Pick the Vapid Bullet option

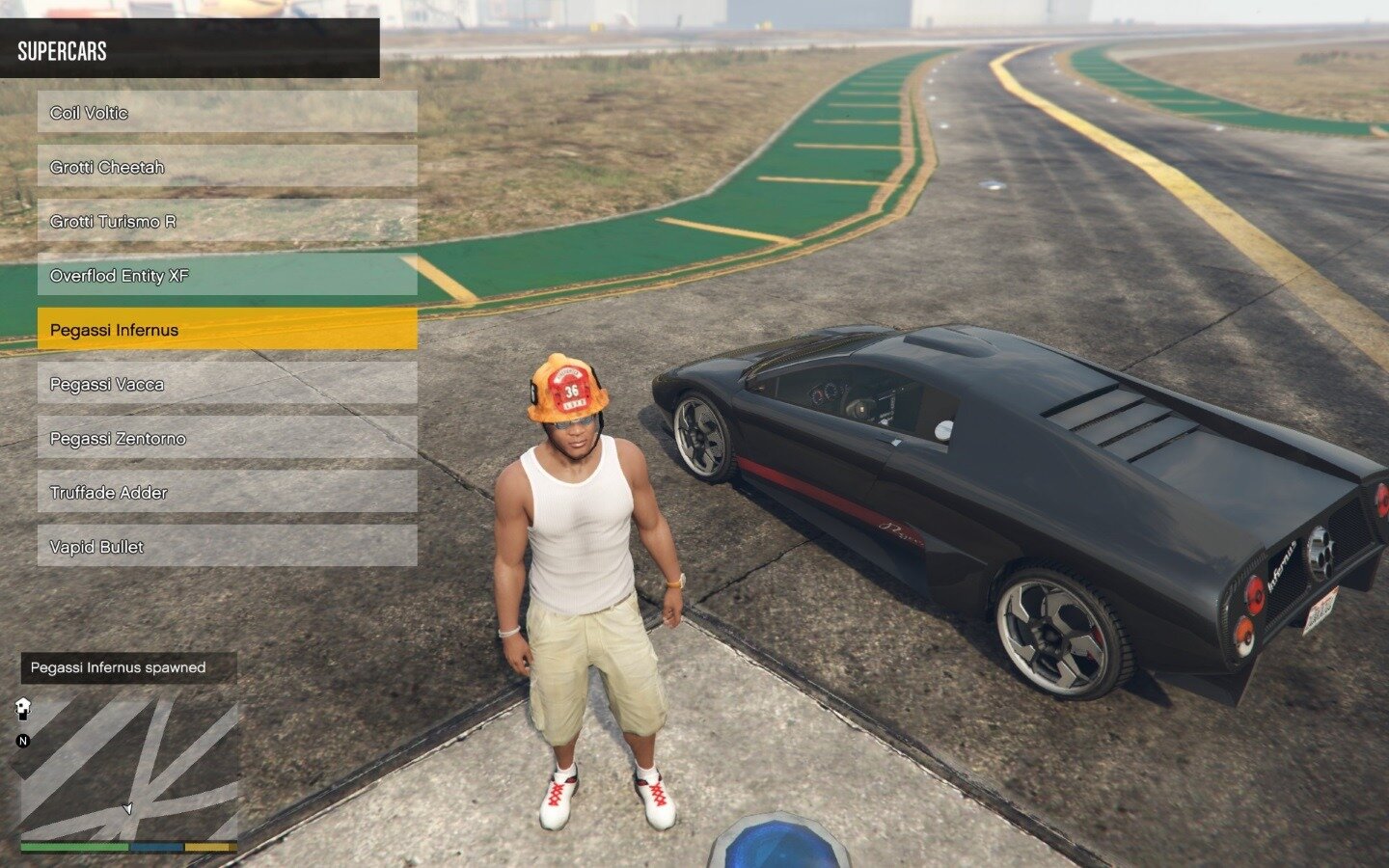[227, 546]
